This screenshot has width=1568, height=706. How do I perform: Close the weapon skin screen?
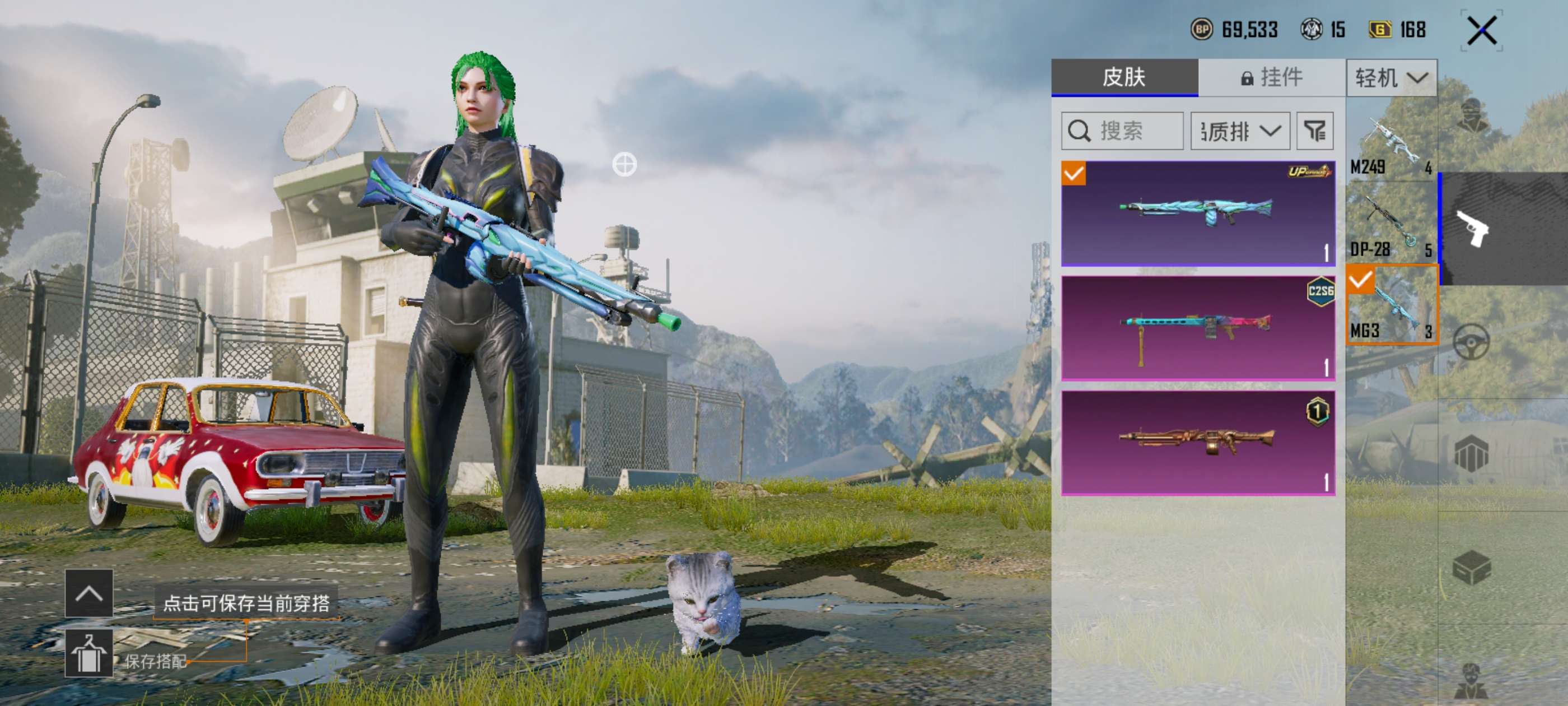pos(1481,30)
